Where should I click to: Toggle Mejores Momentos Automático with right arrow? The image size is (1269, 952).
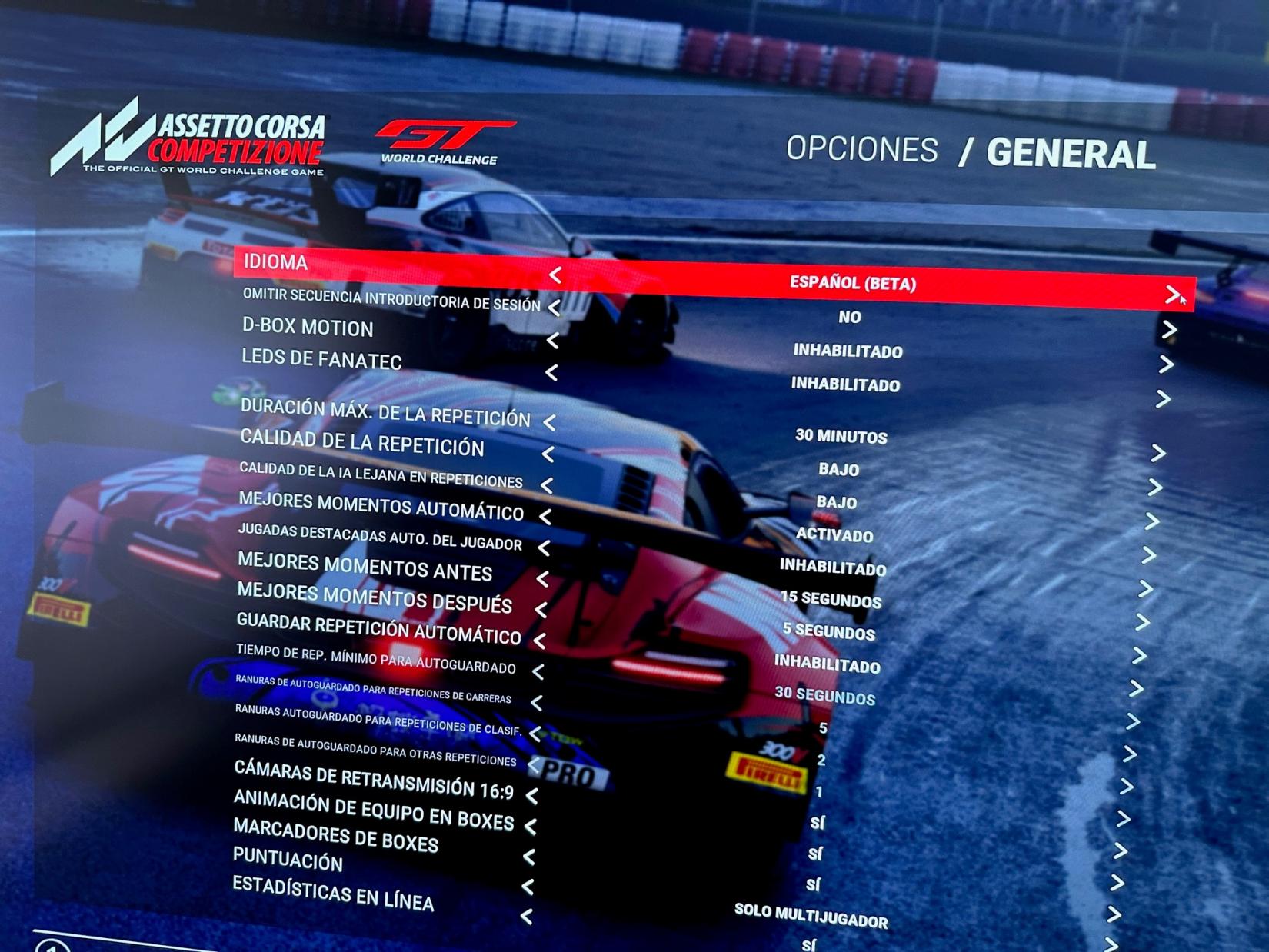pyautogui.click(x=1149, y=555)
